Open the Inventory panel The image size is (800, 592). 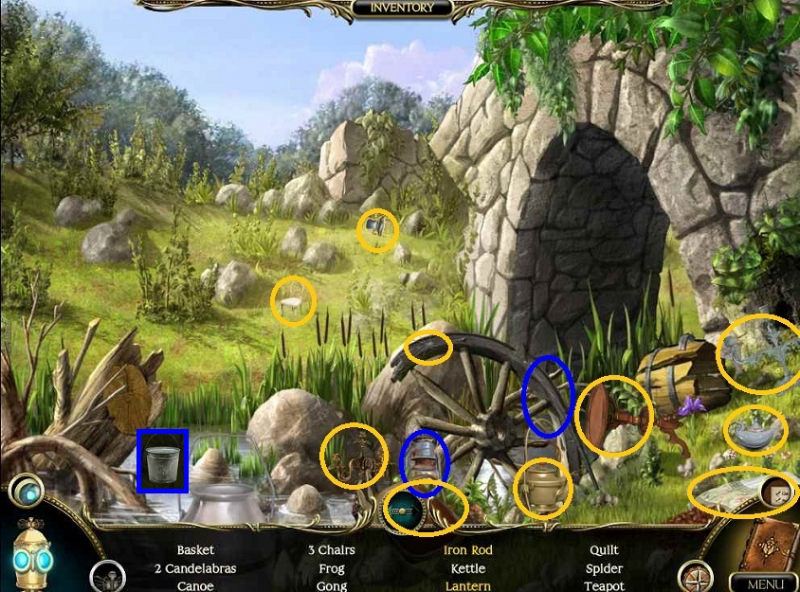[x=401, y=9]
